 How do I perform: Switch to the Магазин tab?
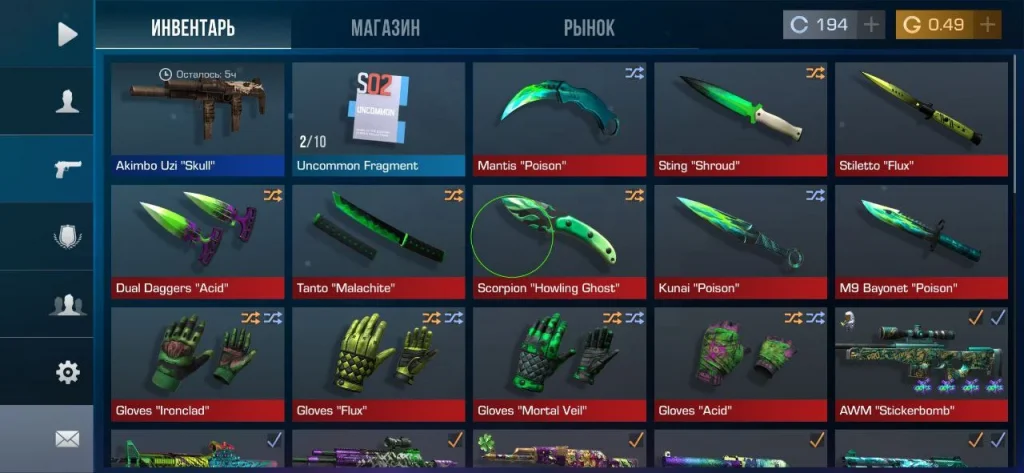click(385, 27)
